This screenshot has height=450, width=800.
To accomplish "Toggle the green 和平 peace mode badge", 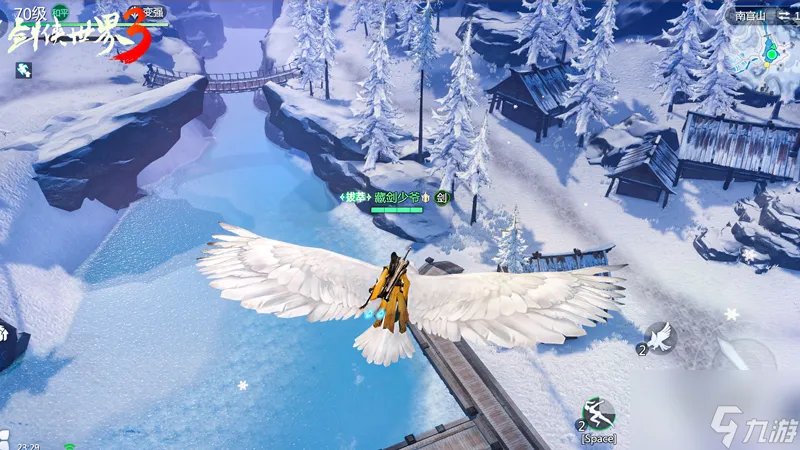I will 61,14.
